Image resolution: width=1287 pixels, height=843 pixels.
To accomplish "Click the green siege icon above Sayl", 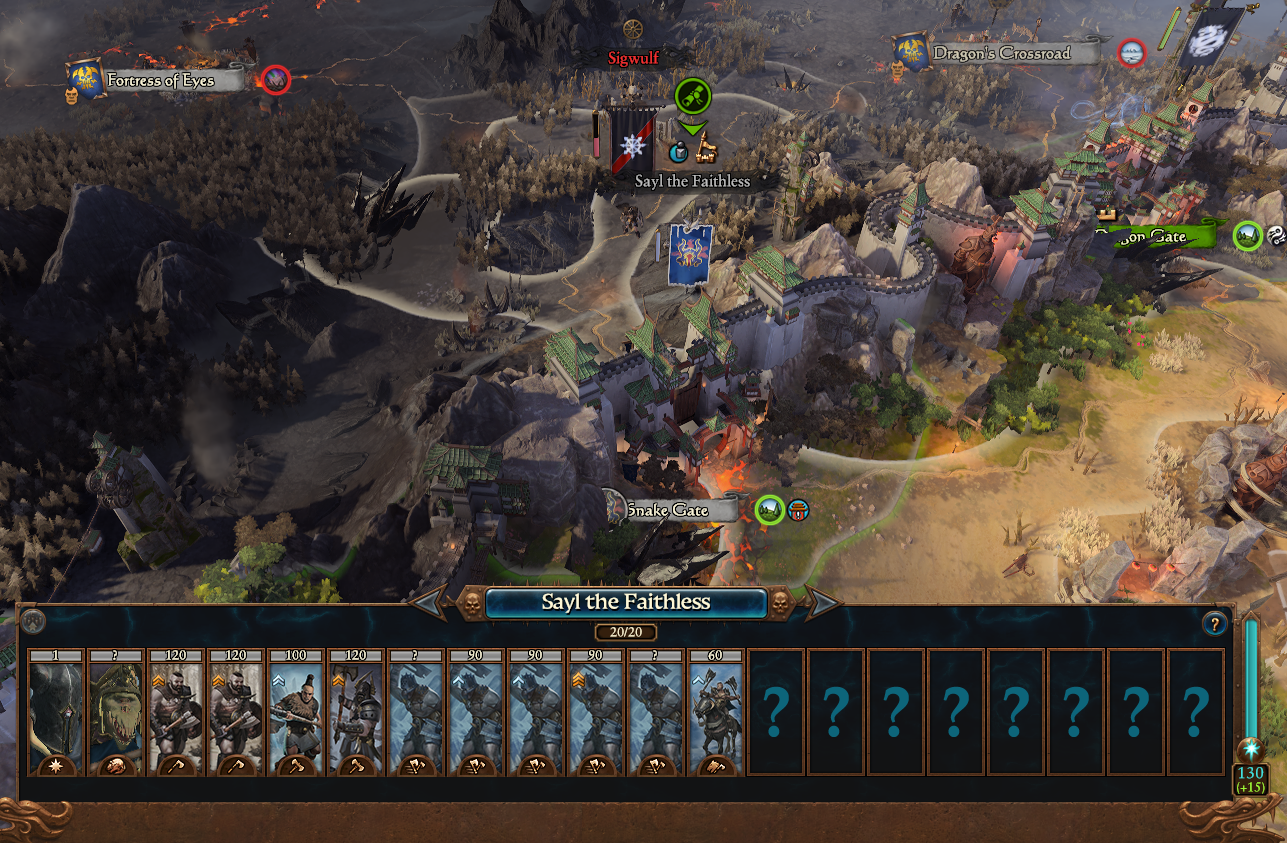I will tap(692, 97).
